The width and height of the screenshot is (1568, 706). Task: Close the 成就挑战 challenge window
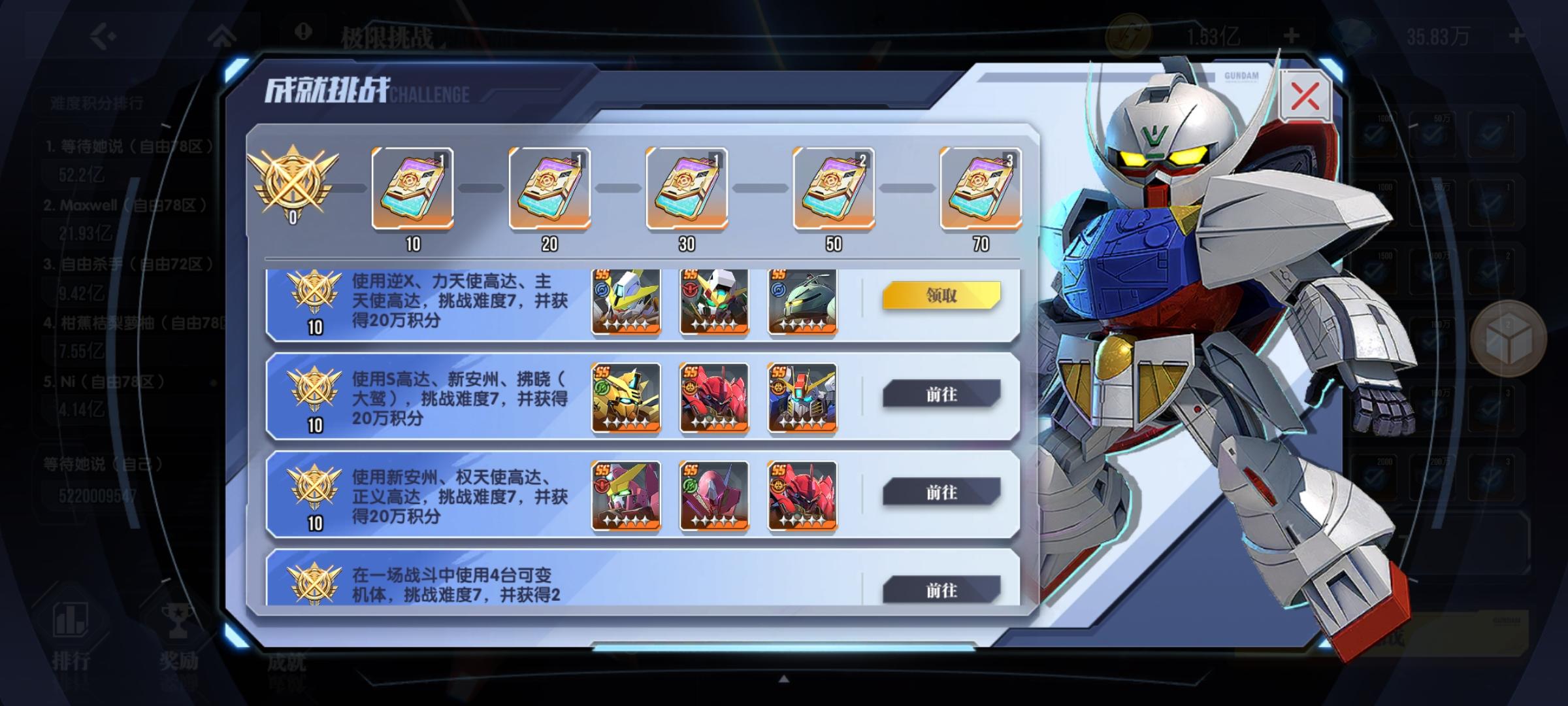point(1305,96)
